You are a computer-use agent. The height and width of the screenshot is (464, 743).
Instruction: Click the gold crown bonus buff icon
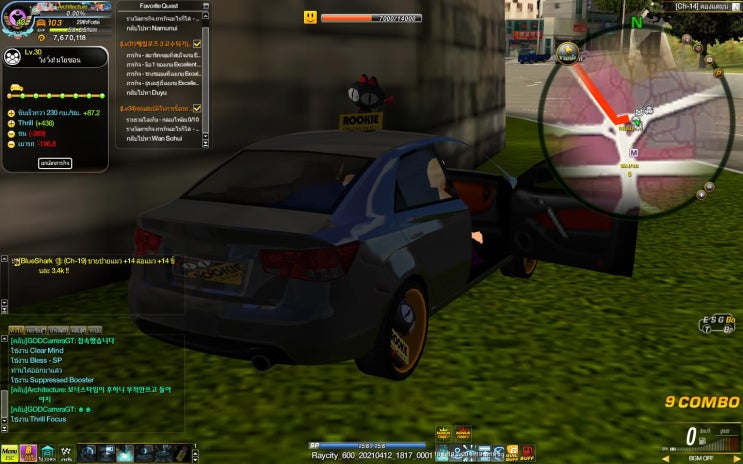point(443,432)
